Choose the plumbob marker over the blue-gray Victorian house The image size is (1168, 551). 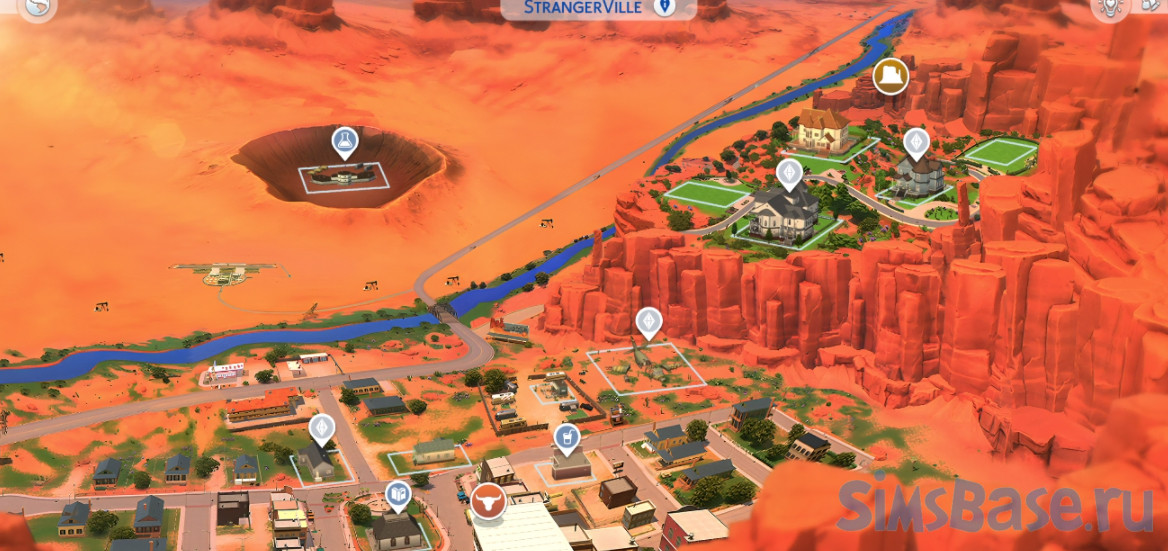[916, 142]
